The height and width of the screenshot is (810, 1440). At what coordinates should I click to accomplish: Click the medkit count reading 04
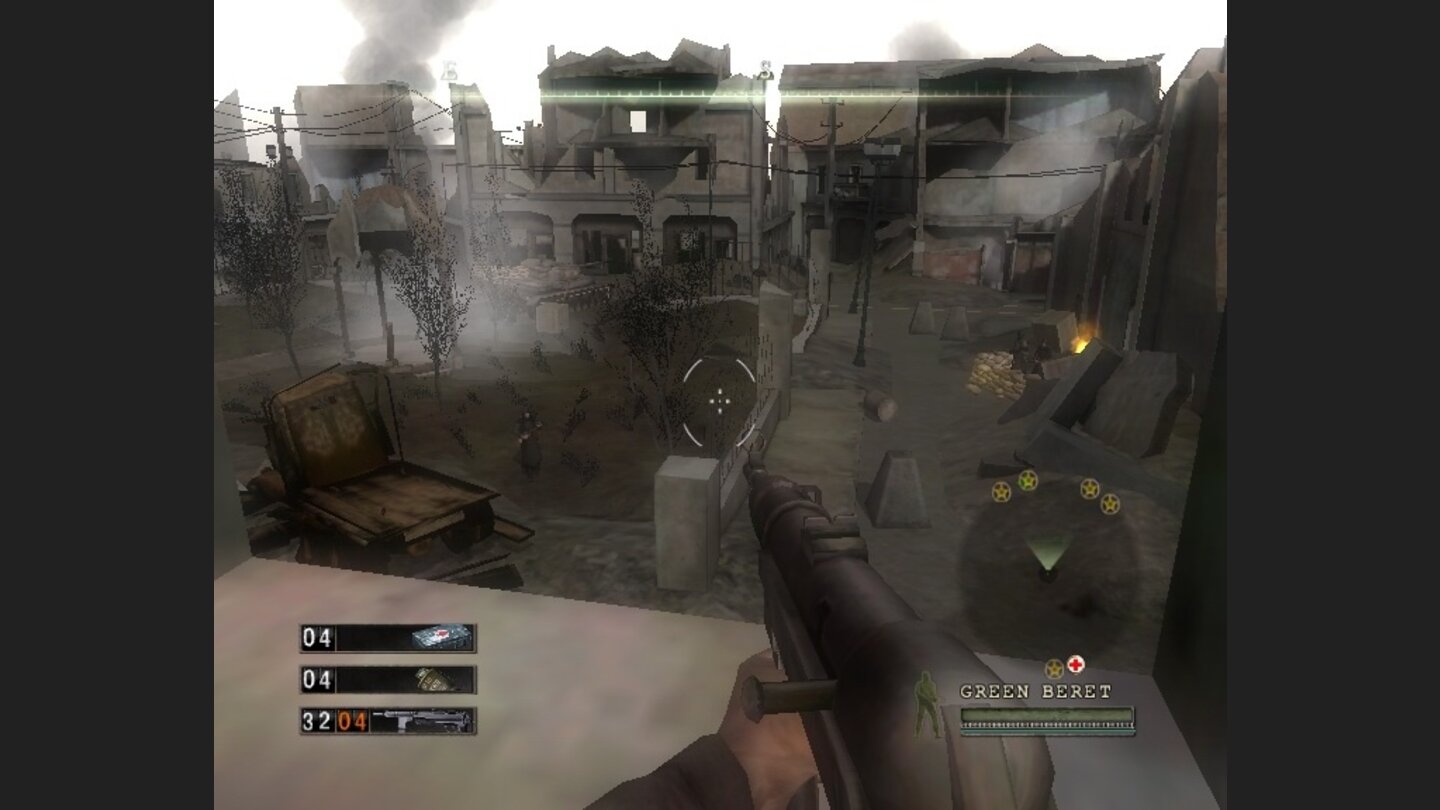[x=317, y=638]
